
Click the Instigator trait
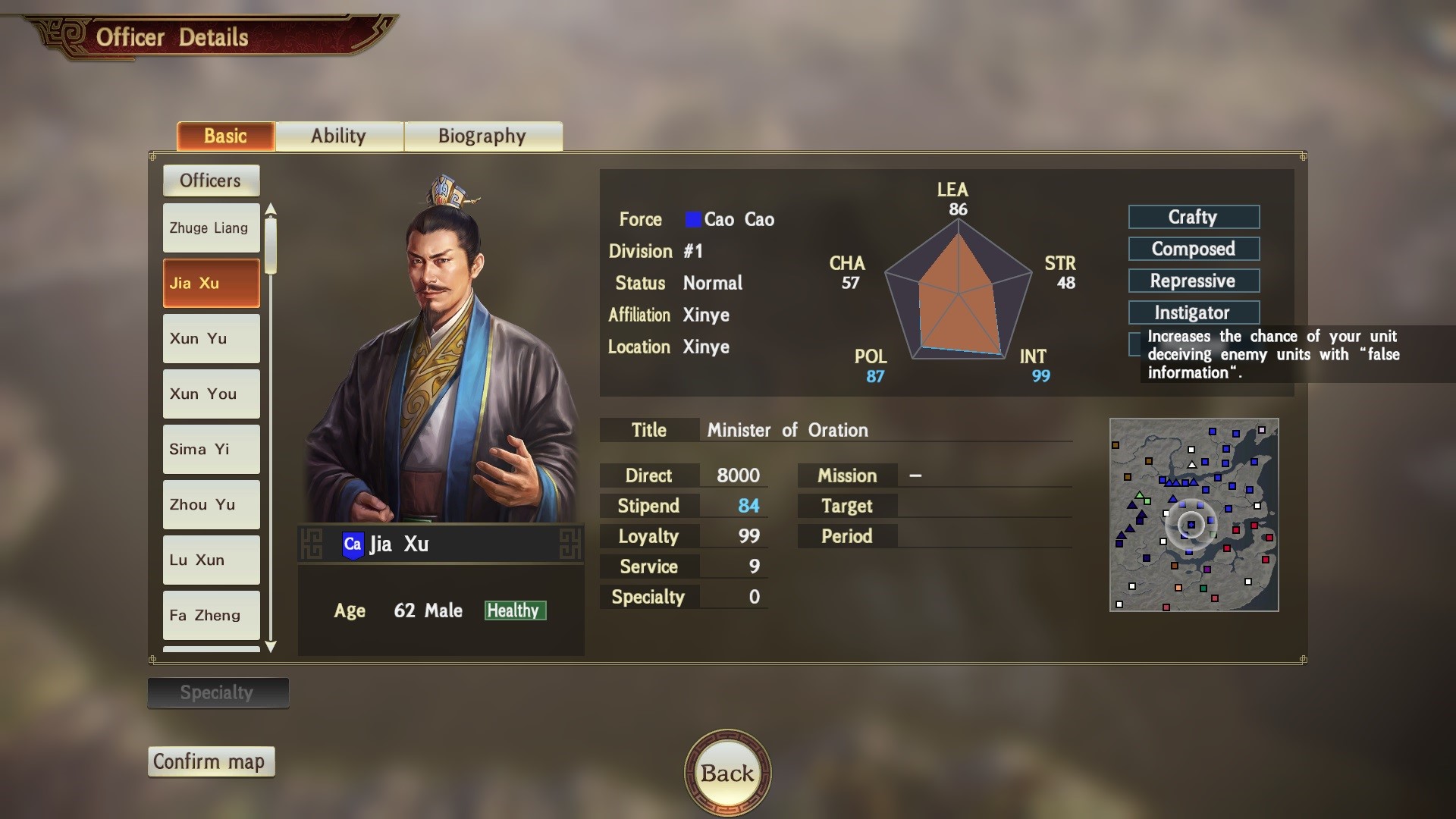(1194, 312)
